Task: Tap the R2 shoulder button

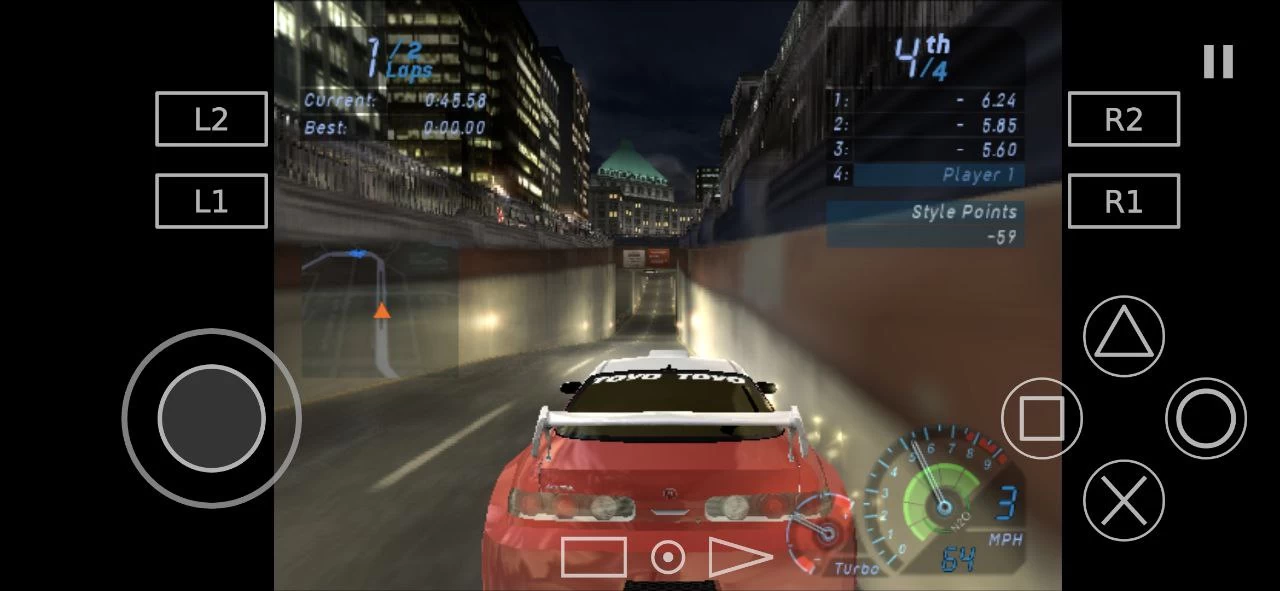Action: [1124, 119]
